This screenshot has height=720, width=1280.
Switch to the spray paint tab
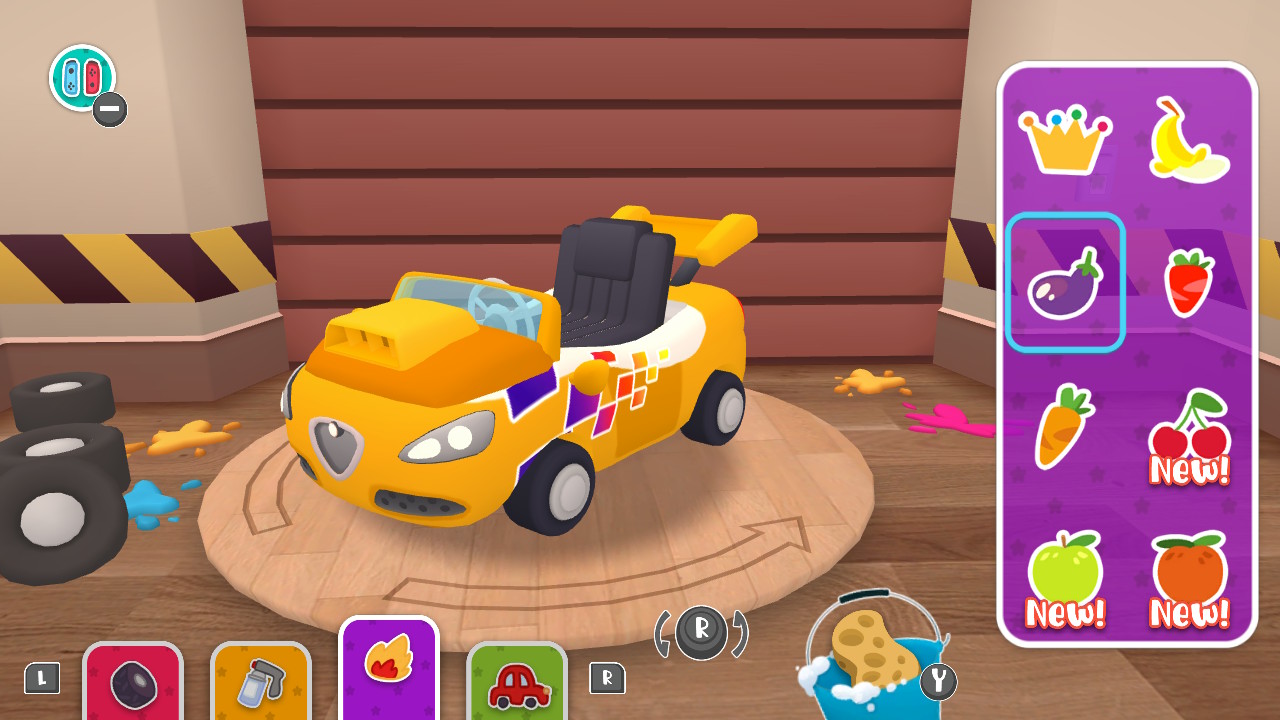(x=261, y=685)
